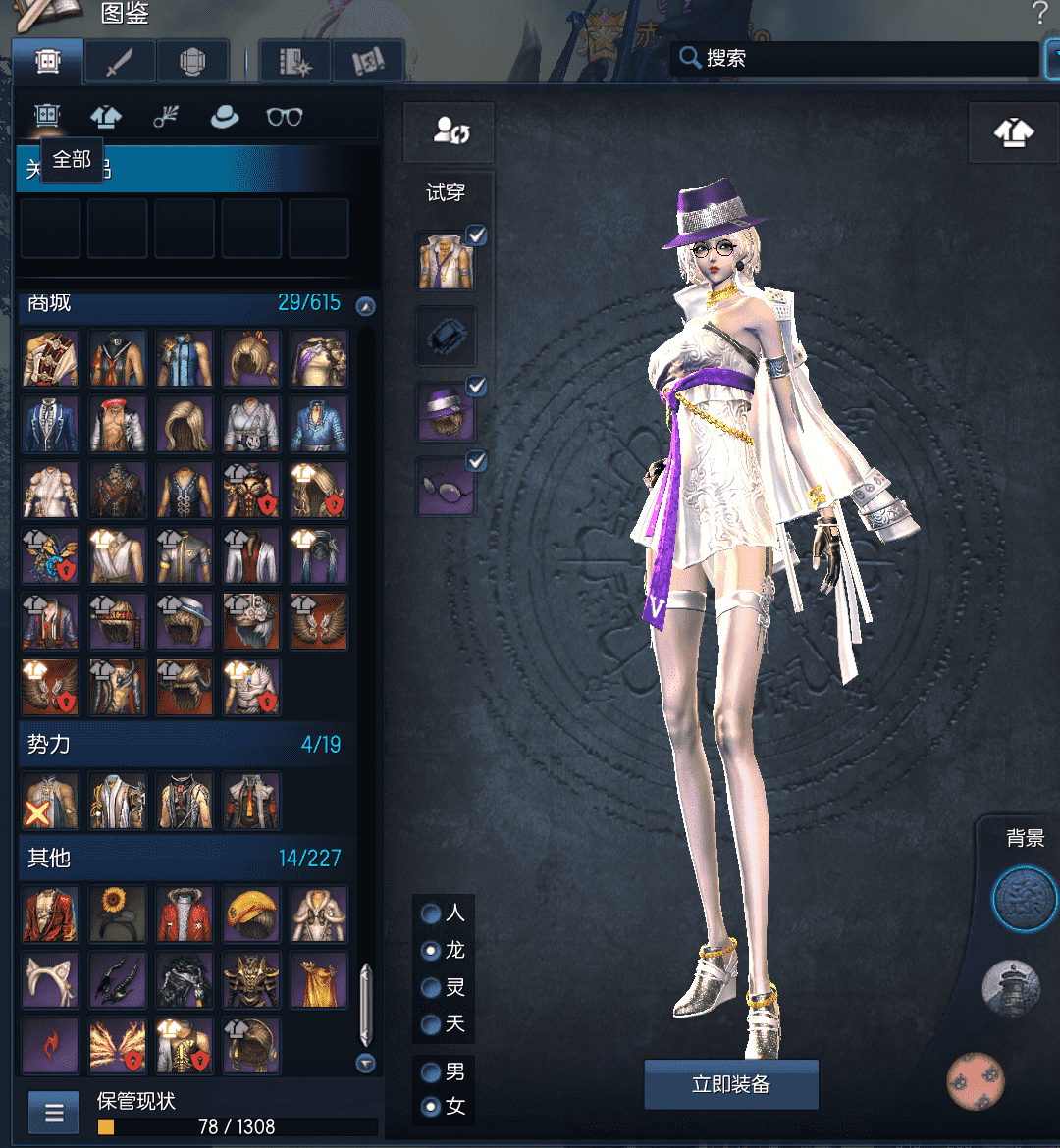Choose the 灵 race option
Viewport: 1060px width, 1148px height.
tap(431, 987)
